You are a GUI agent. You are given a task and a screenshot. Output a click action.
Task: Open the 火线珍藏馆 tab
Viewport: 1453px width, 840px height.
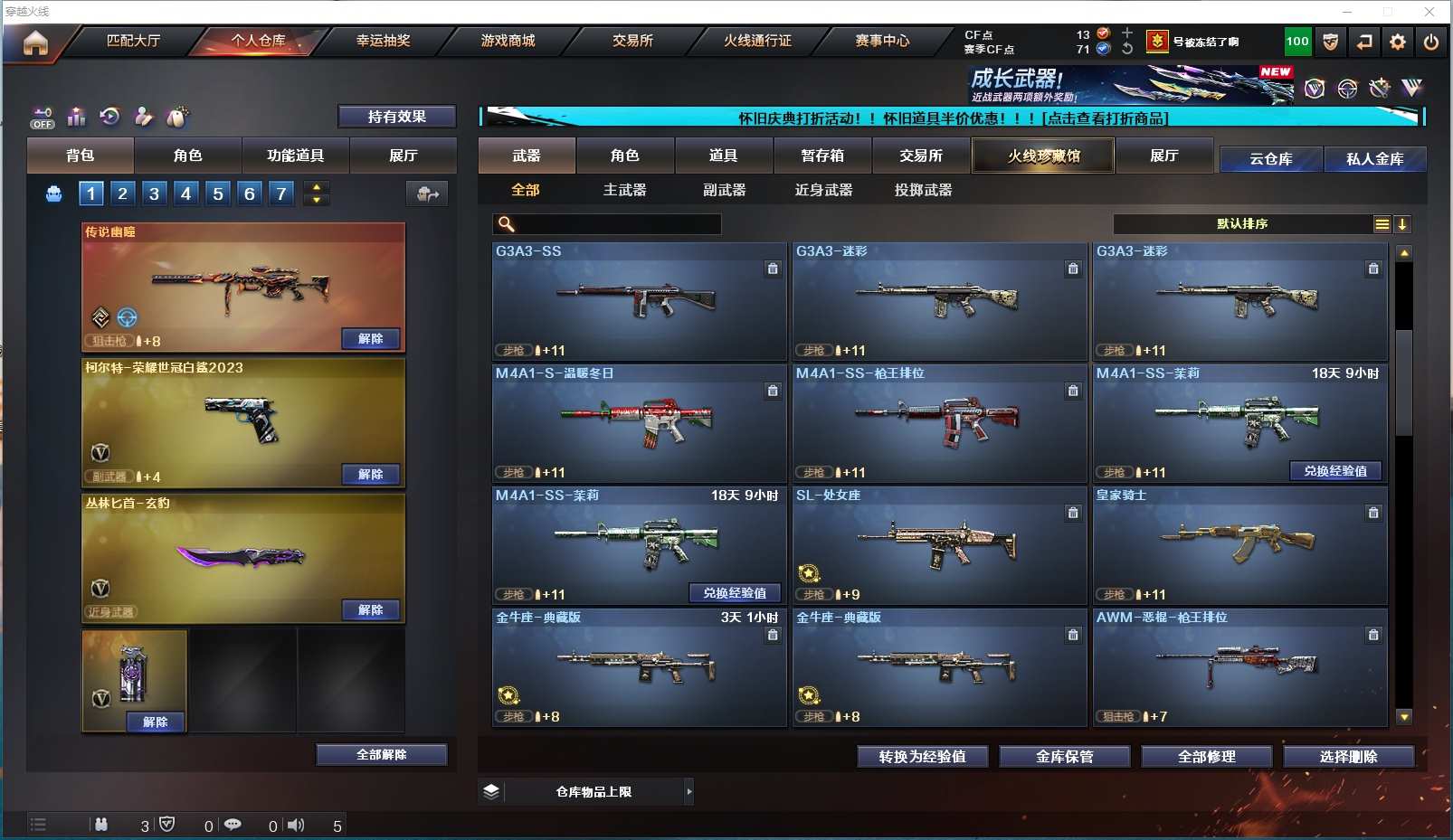point(1043,156)
